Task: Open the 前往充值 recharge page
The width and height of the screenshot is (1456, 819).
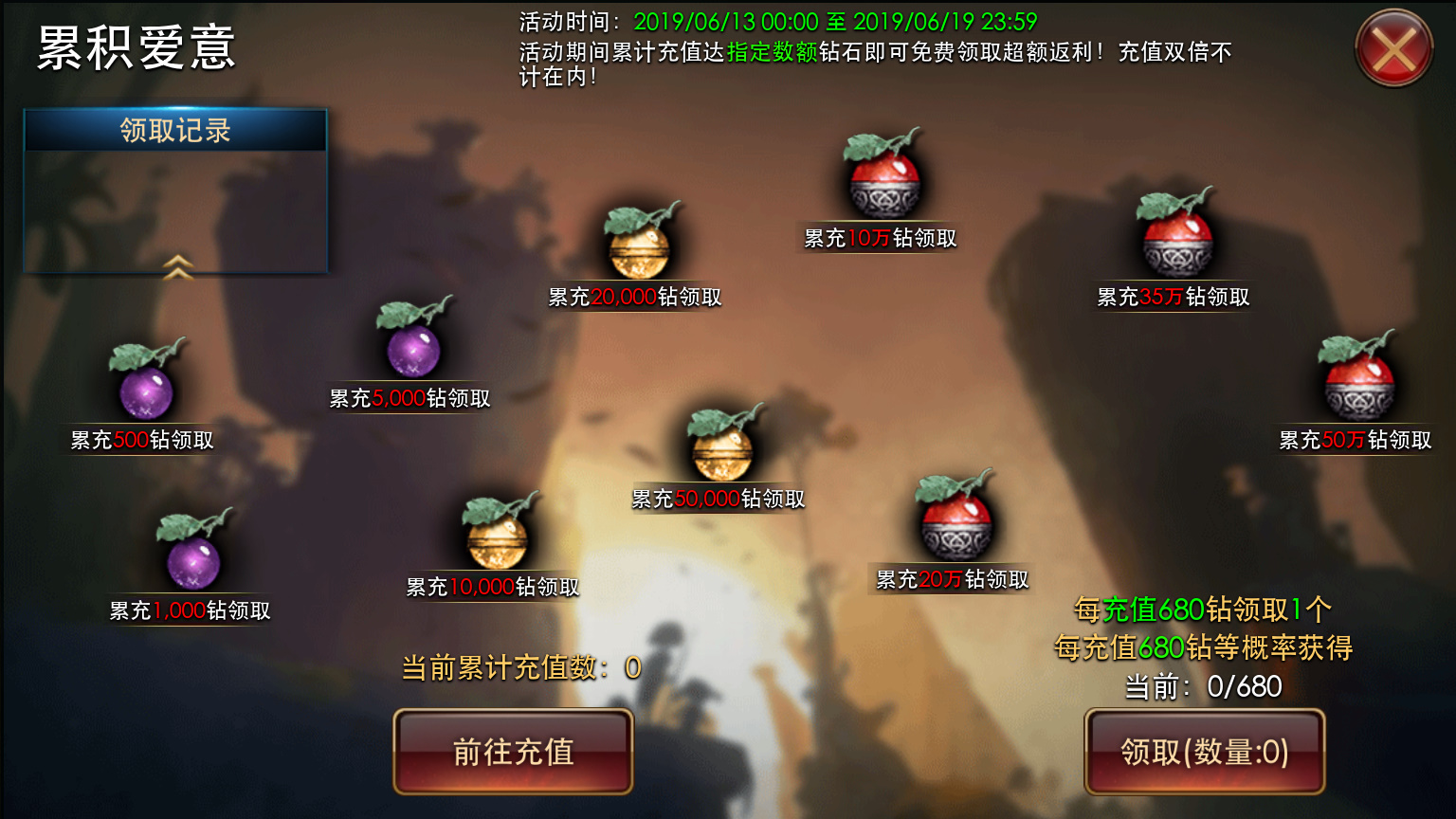Action: (x=513, y=752)
